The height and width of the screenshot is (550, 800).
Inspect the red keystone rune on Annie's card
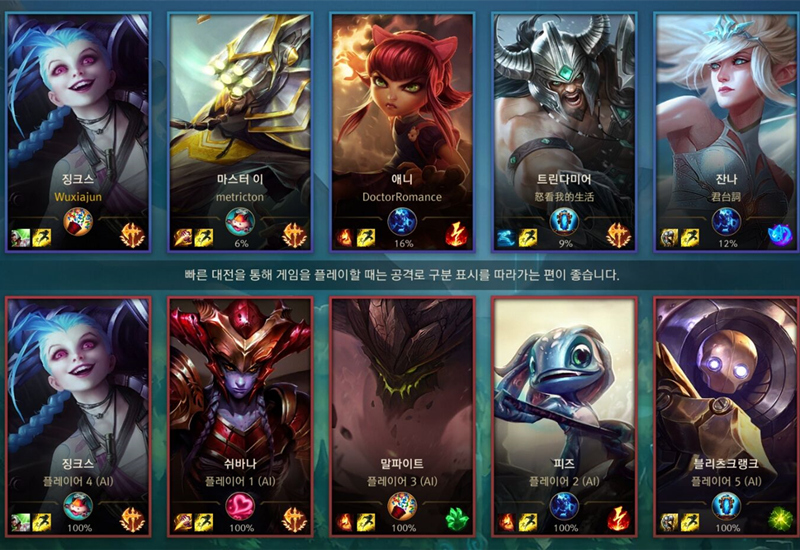(457, 235)
